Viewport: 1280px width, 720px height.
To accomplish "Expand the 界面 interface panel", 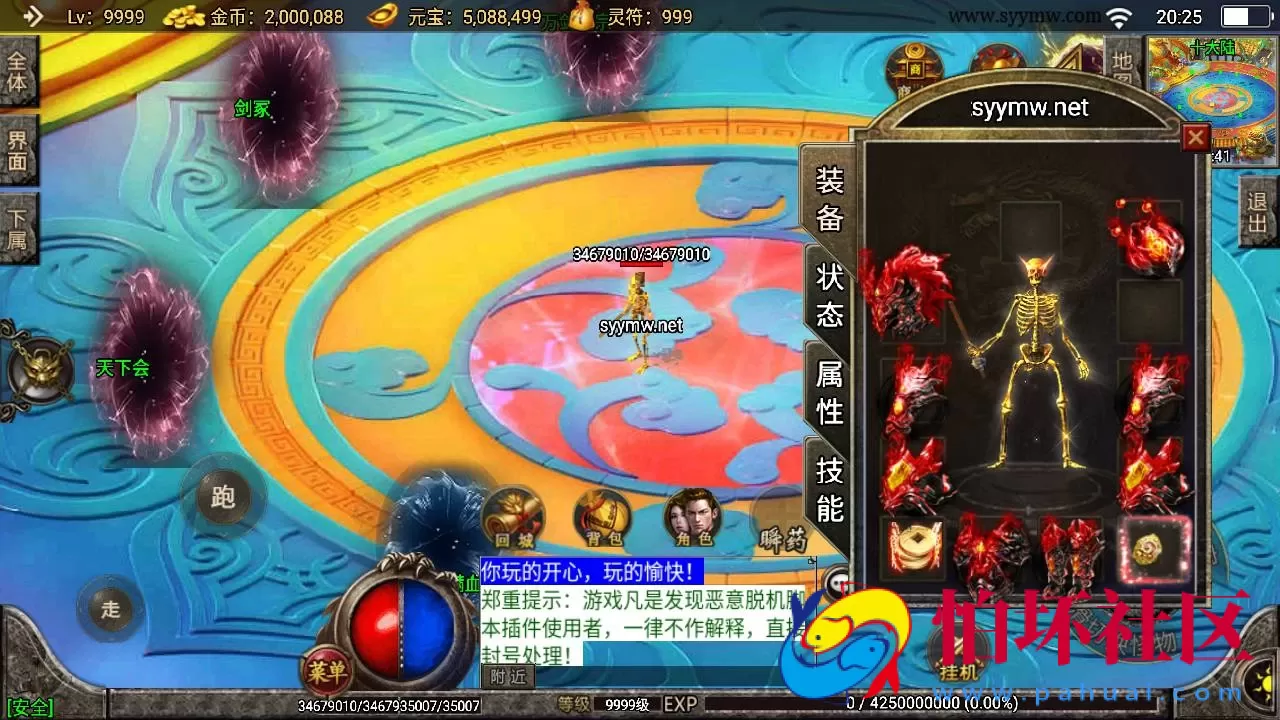I will tap(19, 148).
